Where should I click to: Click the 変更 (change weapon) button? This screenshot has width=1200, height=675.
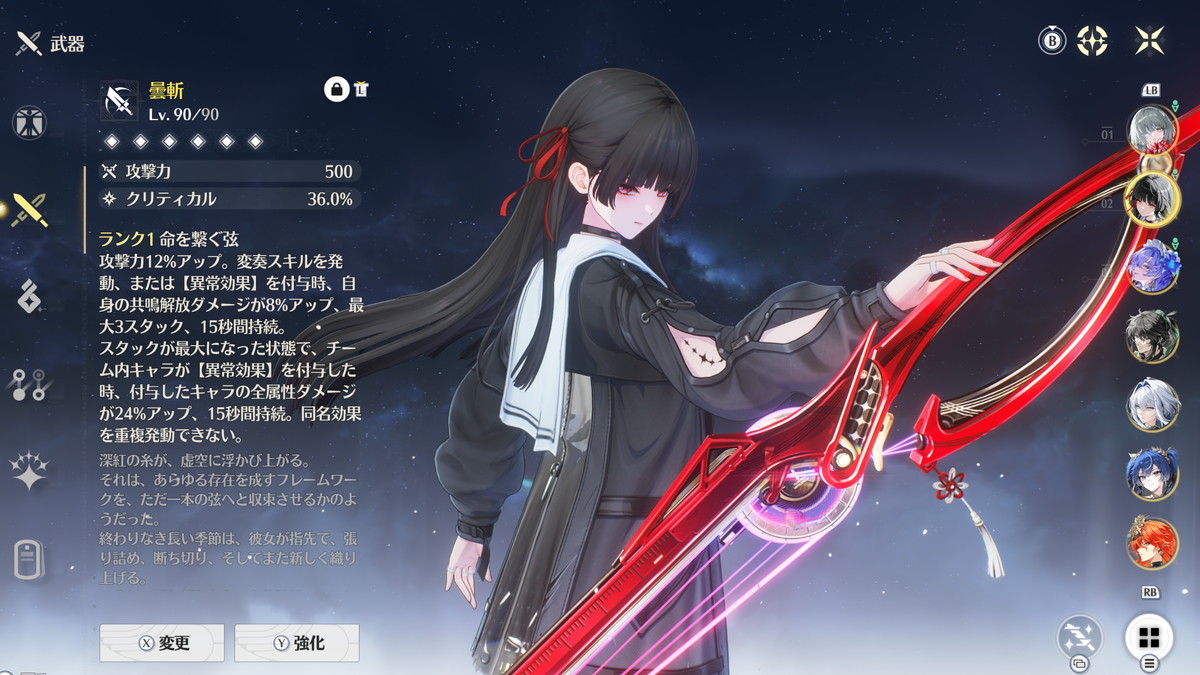point(161,643)
